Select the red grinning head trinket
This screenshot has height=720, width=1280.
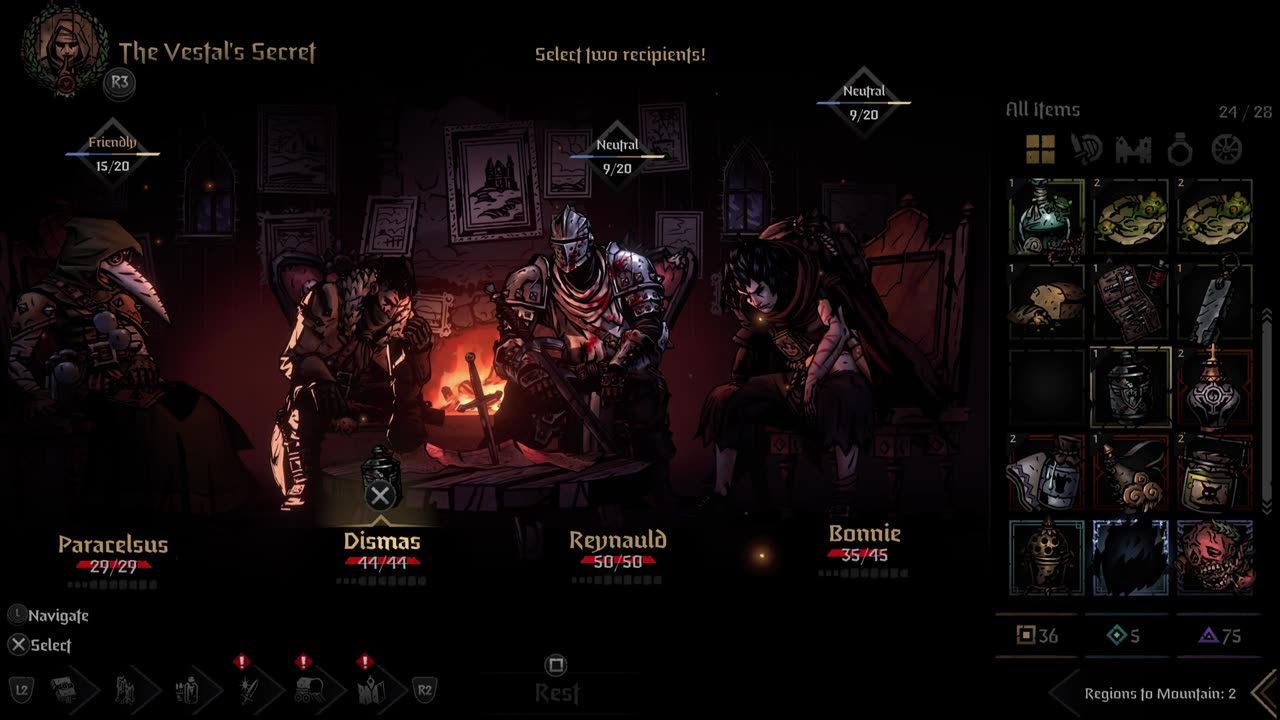[x=1215, y=557]
